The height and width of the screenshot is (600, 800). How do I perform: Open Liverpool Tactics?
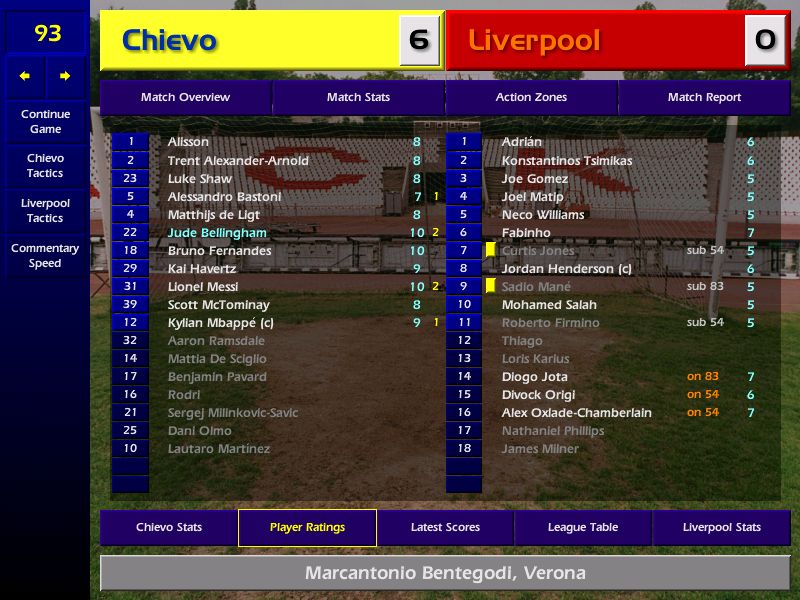point(45,210)
